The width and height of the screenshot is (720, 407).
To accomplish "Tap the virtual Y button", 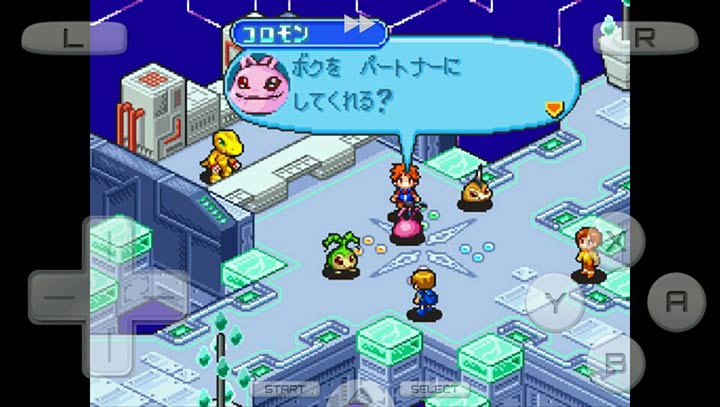I will 556,301.
